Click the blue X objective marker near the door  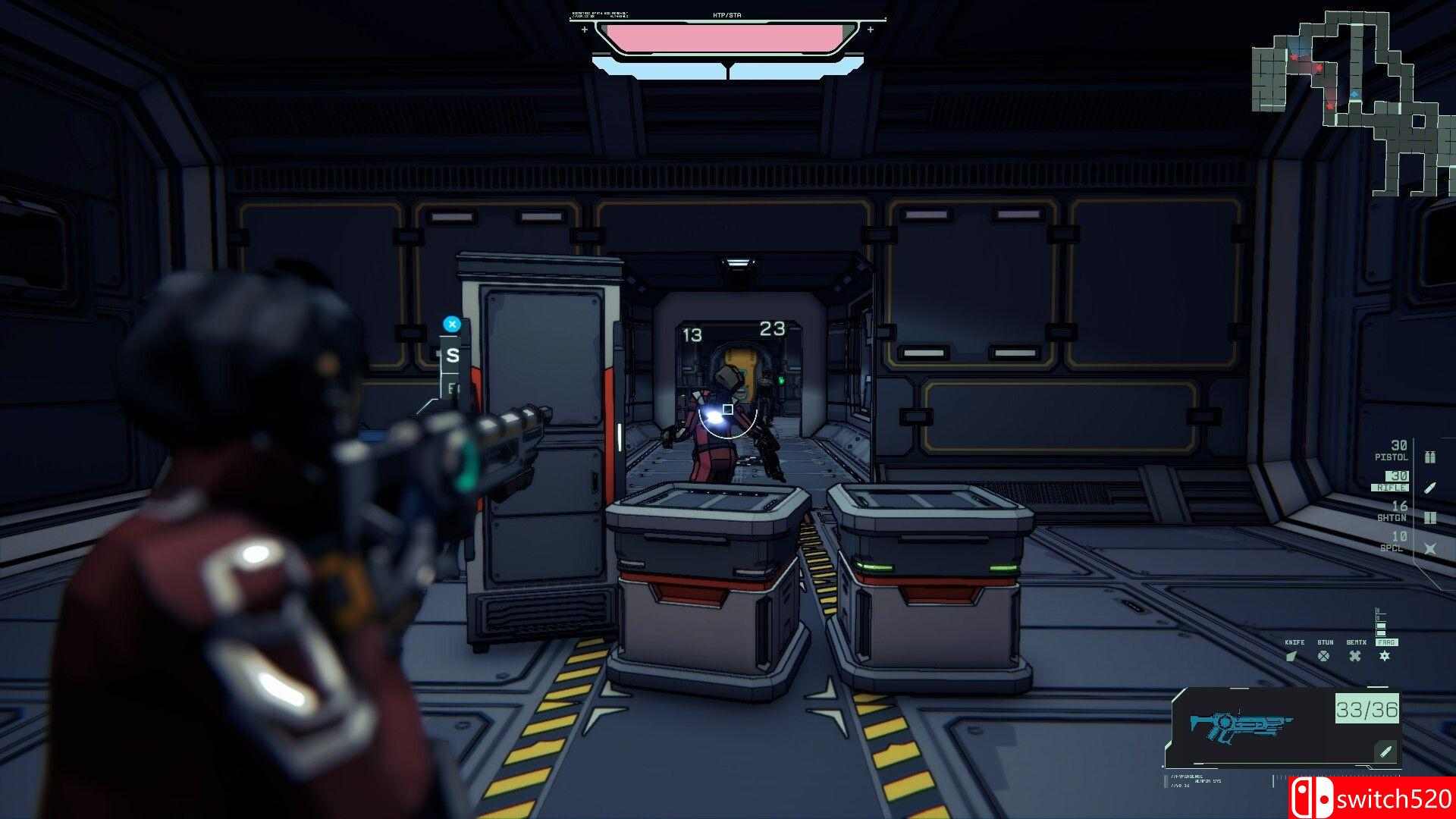tap(453, 322)
